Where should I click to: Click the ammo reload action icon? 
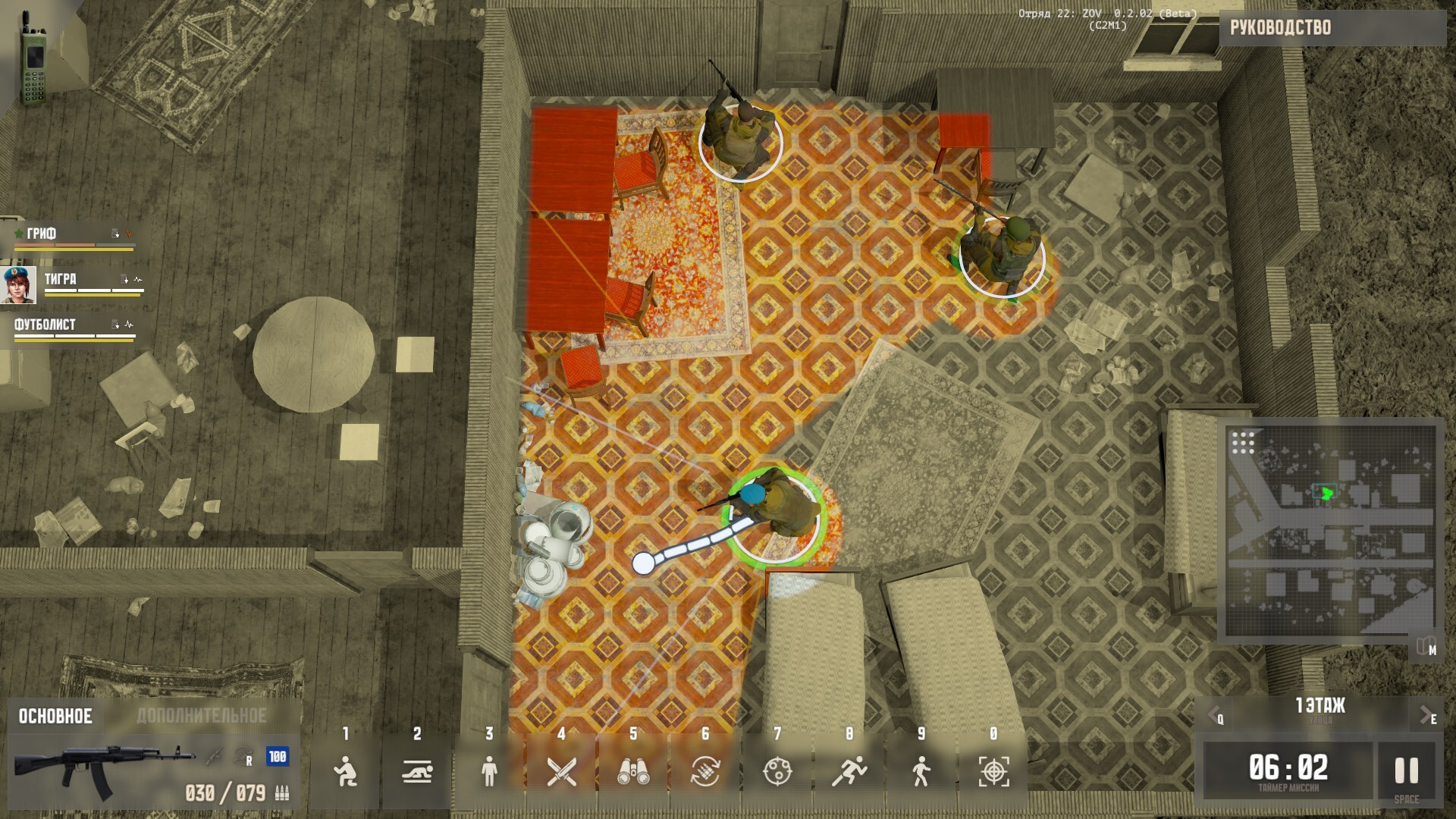[x=705, y=772]
